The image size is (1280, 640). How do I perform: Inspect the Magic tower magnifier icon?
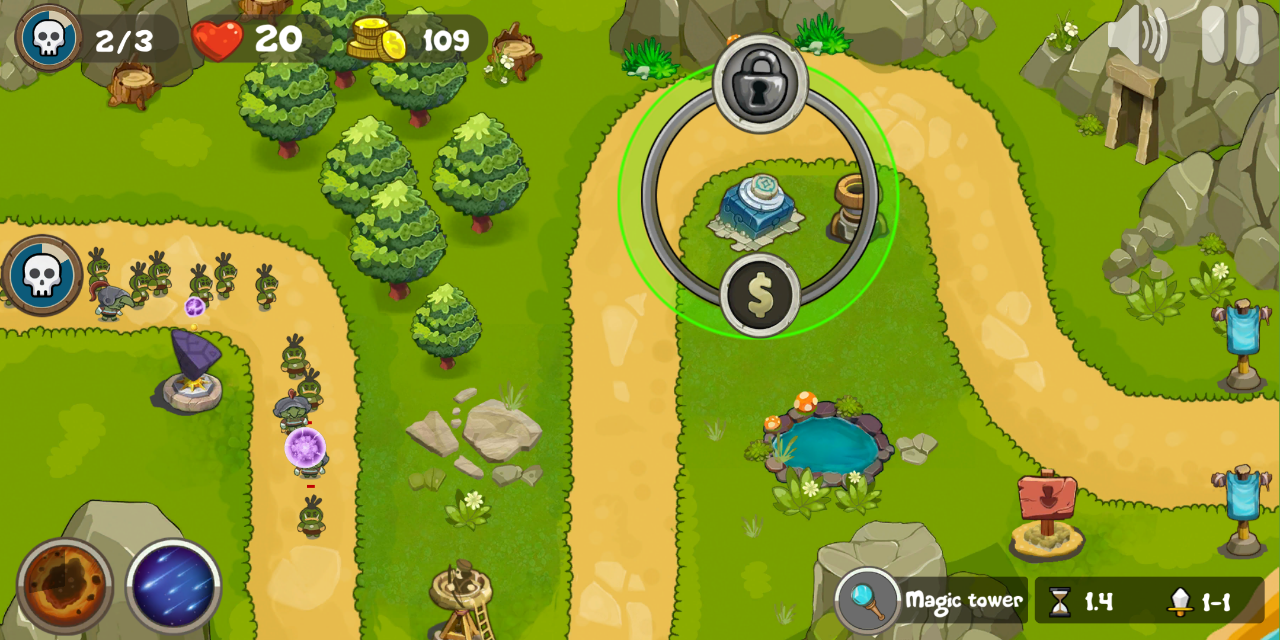[x=867, y=600]
